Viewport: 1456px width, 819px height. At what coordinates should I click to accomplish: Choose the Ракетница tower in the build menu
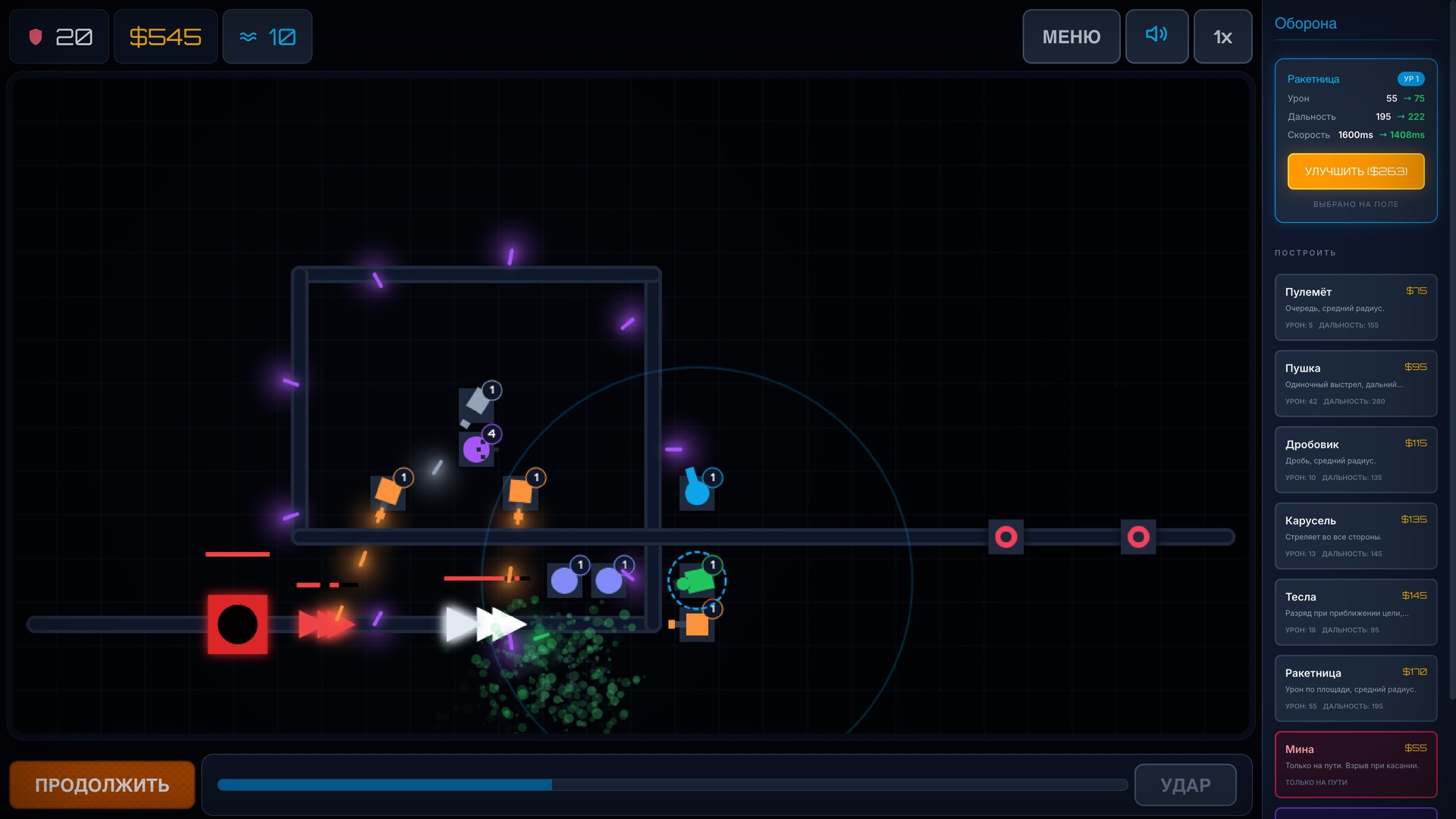click(1355, 688)
